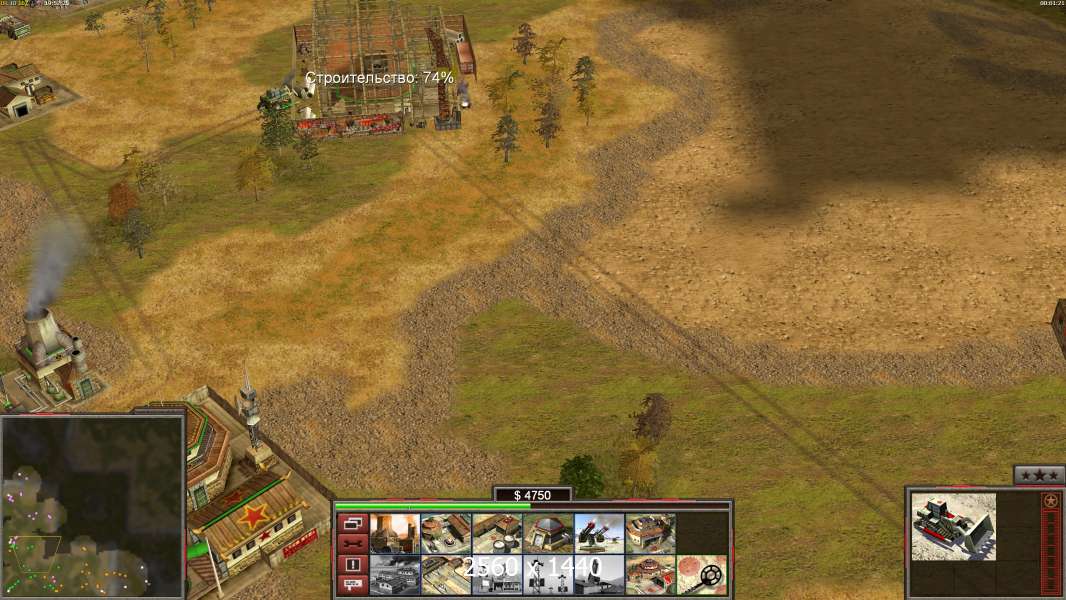The height and width of the screenshot is (600, 1066).
Task: Choose the bunker build icon
Action: [548, 533]
